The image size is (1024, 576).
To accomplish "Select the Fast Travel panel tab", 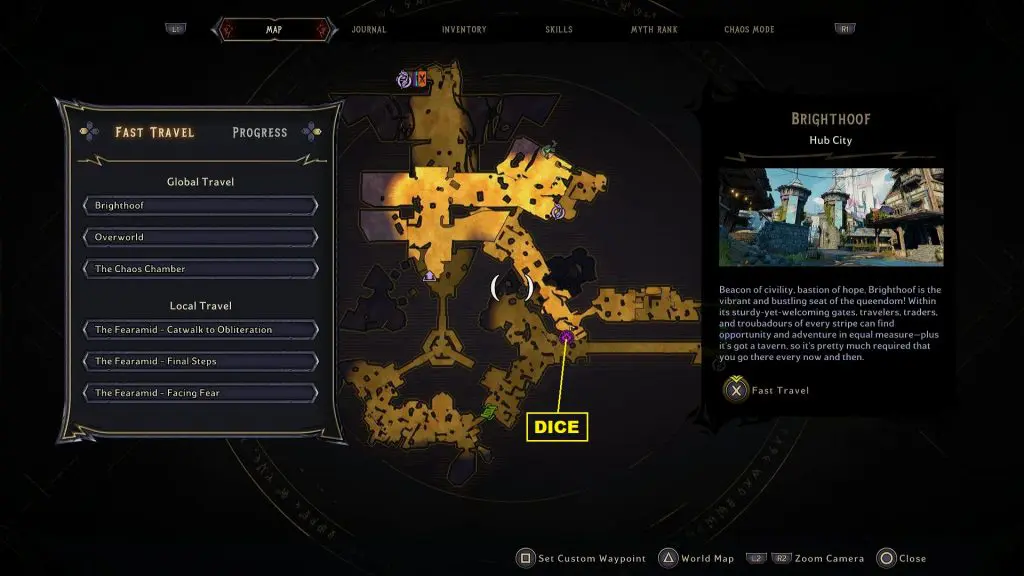I will click(155, 132).
